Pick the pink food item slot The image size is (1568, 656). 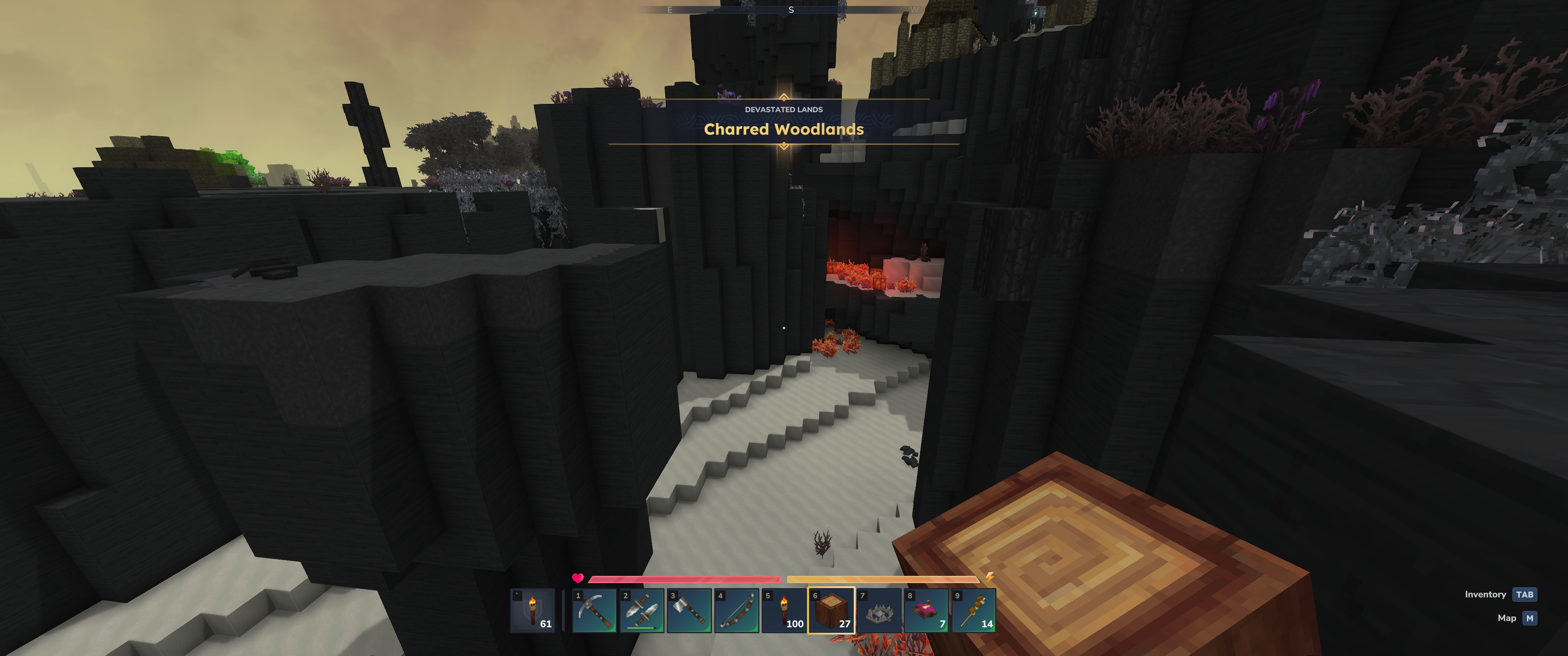(926, 610)
